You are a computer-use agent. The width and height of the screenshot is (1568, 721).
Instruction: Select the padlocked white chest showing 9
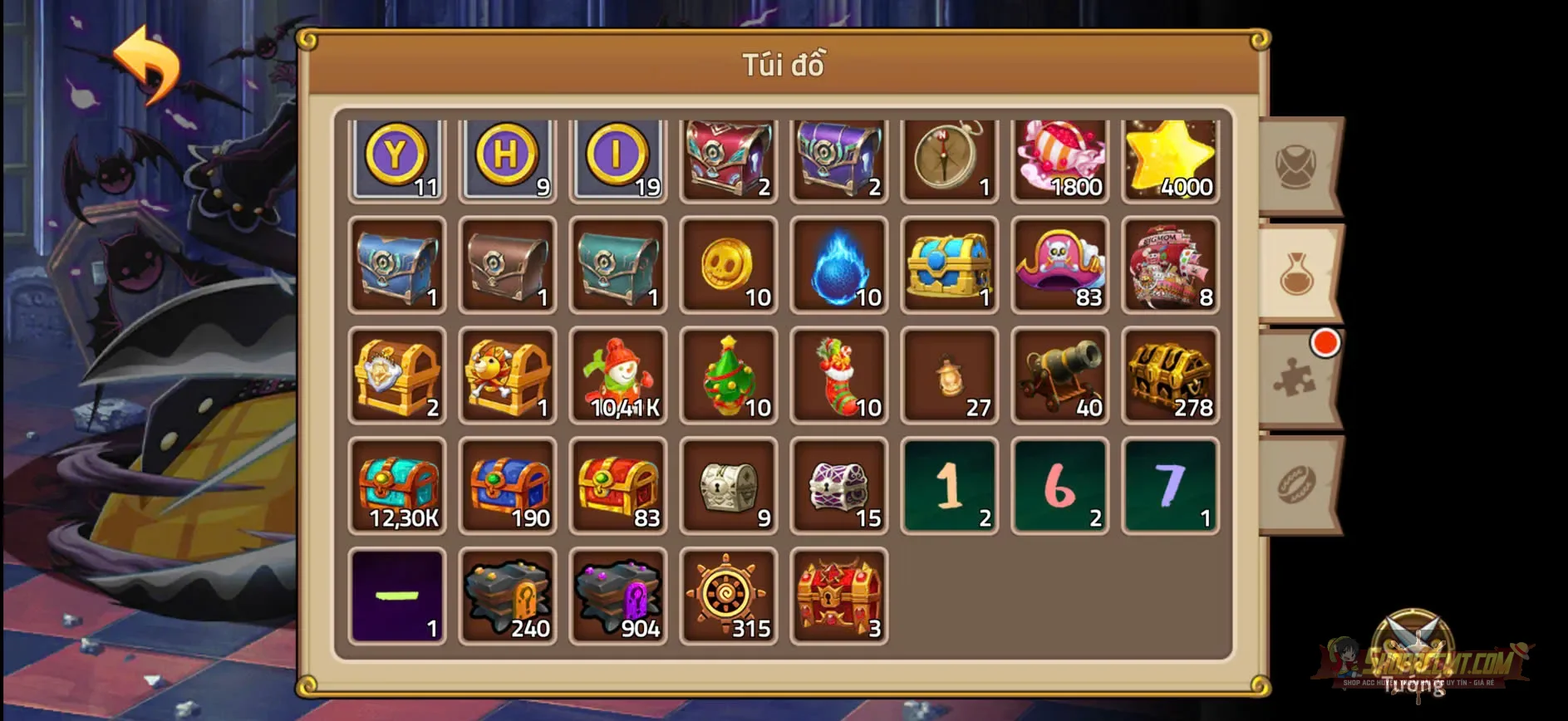(728, 486)
